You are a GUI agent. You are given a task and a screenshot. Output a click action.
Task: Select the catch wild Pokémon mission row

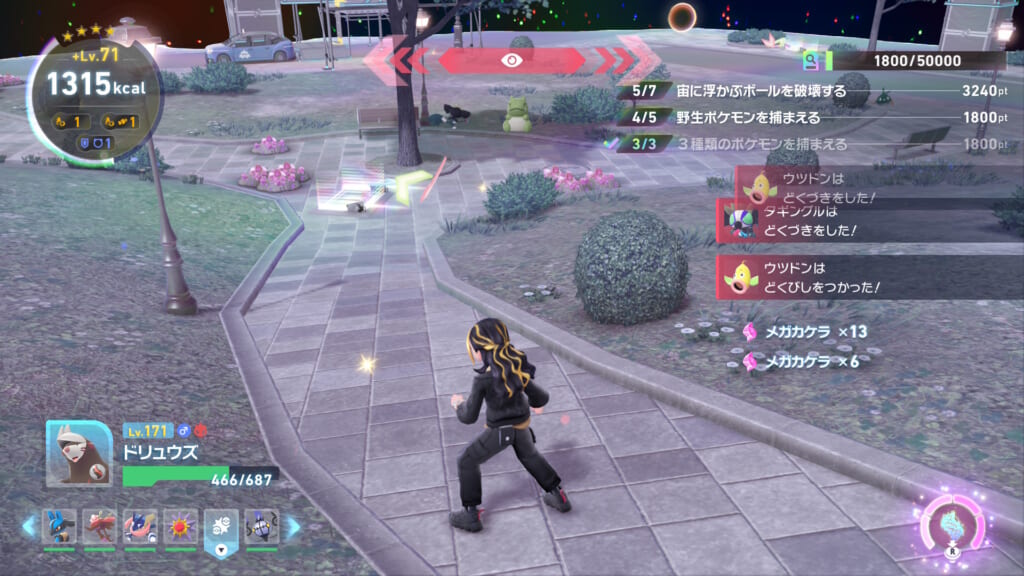point(810,117)
